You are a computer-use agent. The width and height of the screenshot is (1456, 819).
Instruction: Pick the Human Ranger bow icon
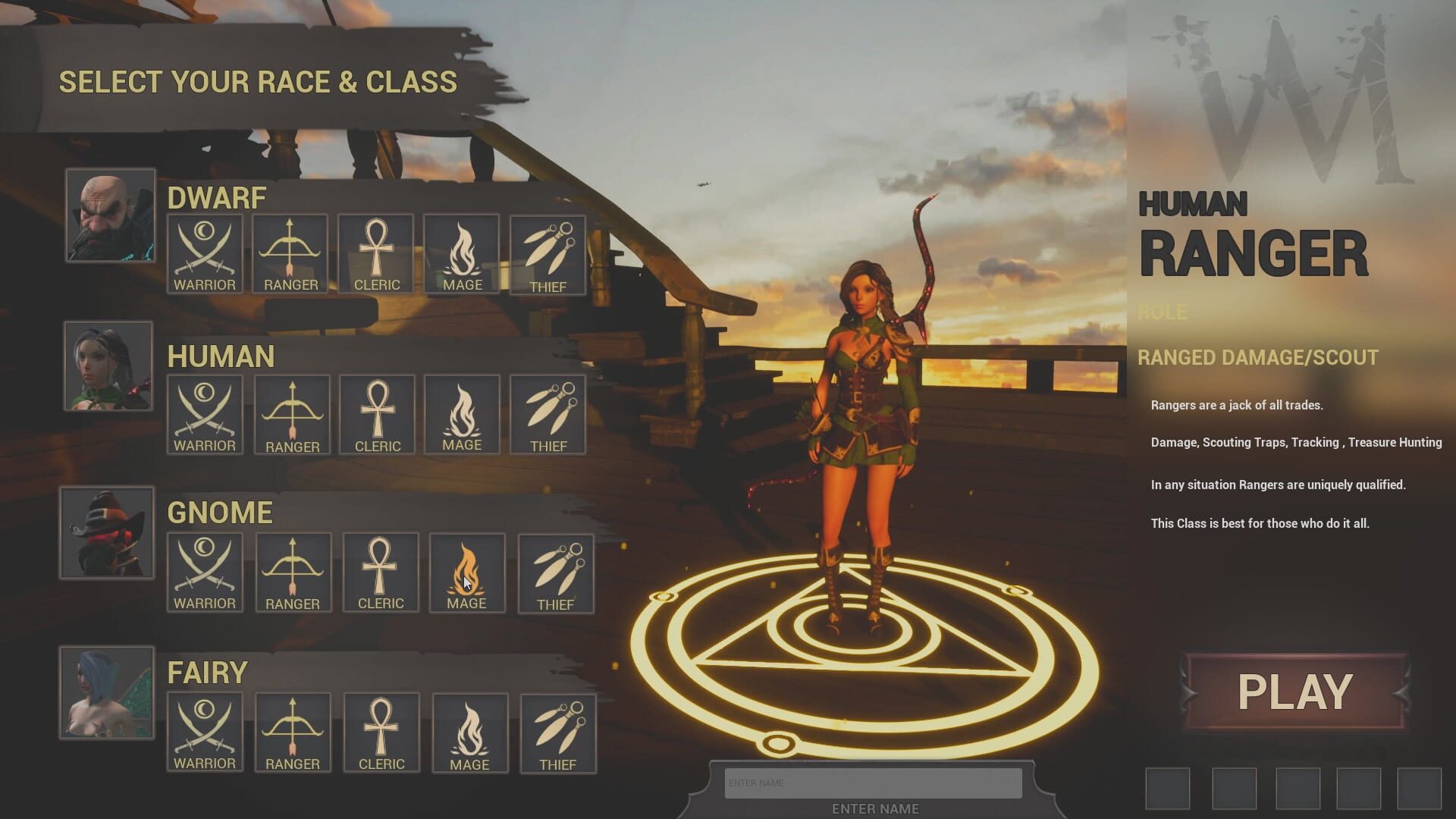click(x=291, y=413)
